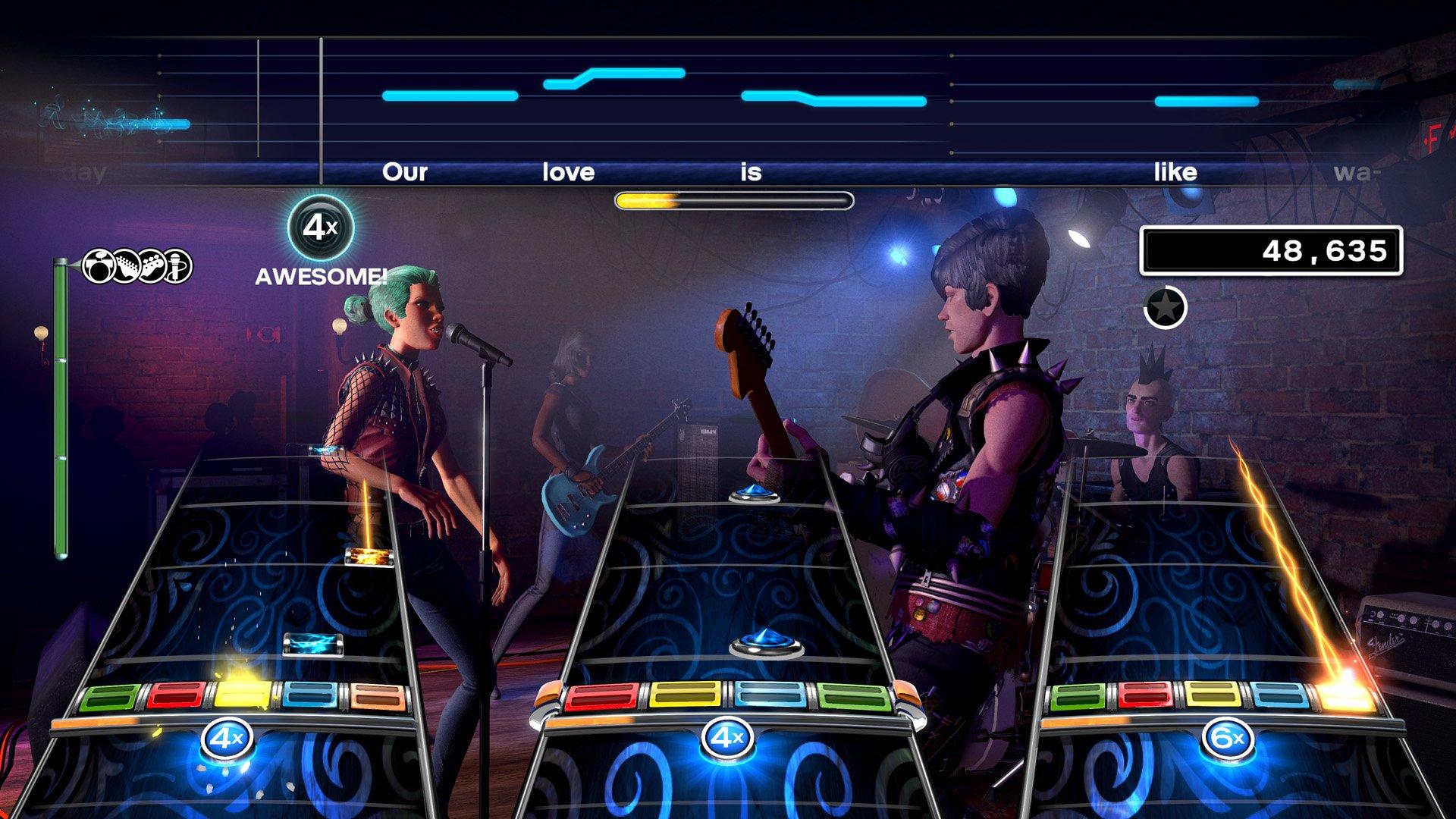Expand the AWESOME! rating popup

click(321, 277)
